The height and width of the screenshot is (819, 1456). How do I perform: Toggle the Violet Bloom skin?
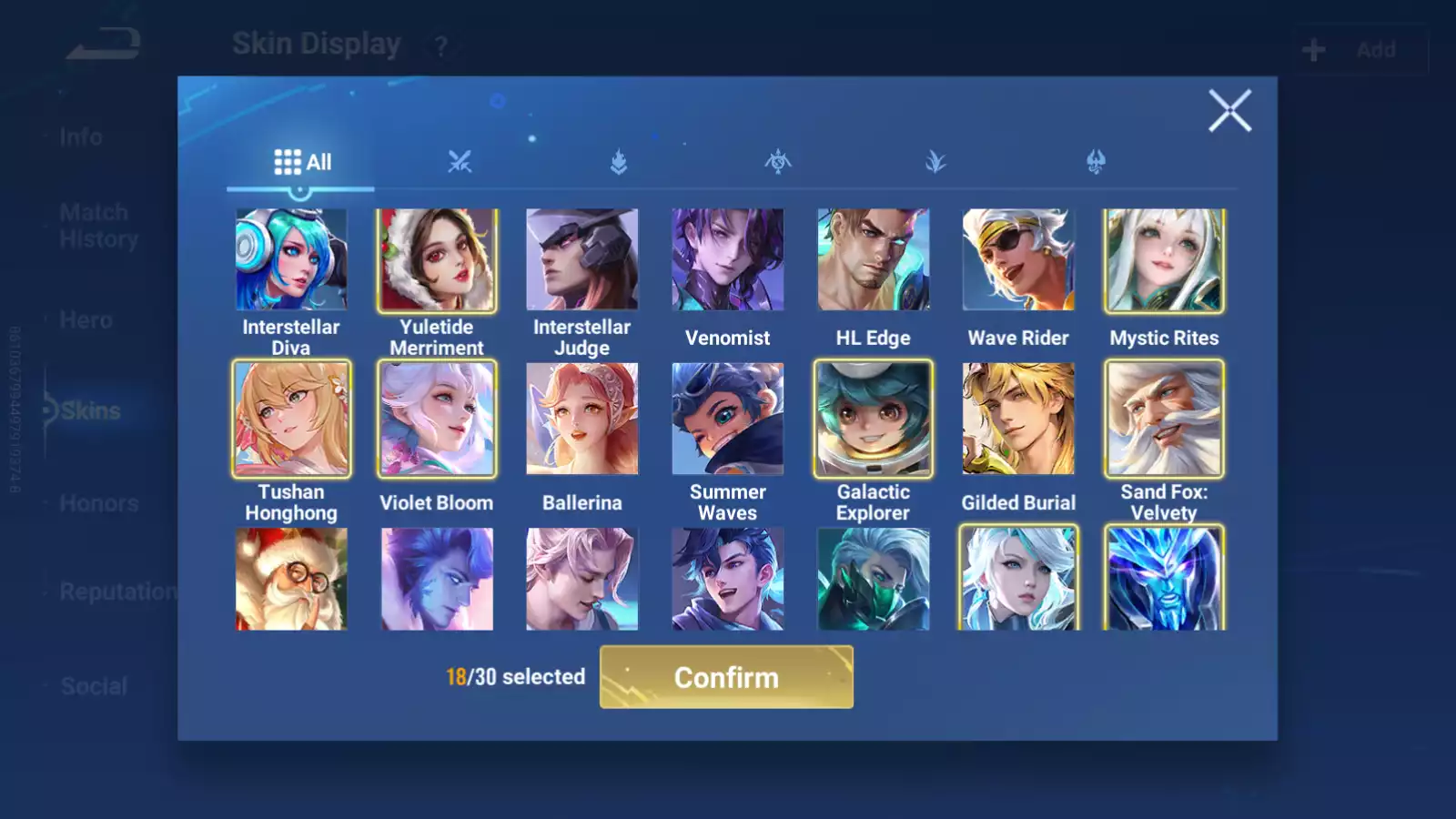(437, 419)
